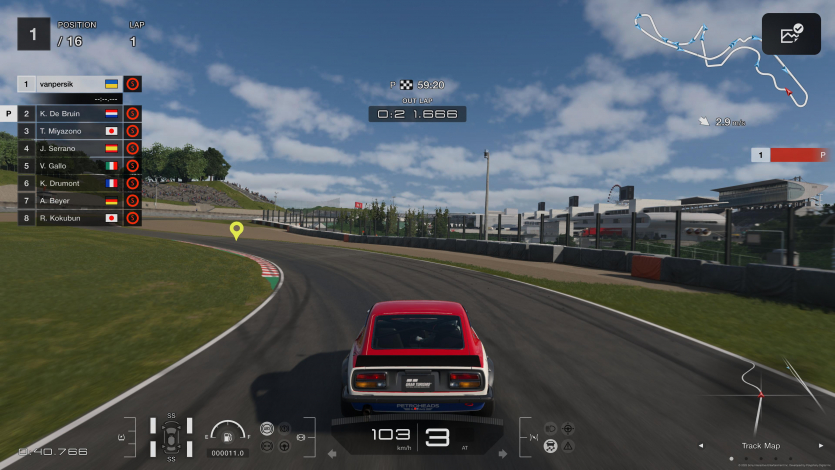Select vanpersik's leaderboard row

70,85
